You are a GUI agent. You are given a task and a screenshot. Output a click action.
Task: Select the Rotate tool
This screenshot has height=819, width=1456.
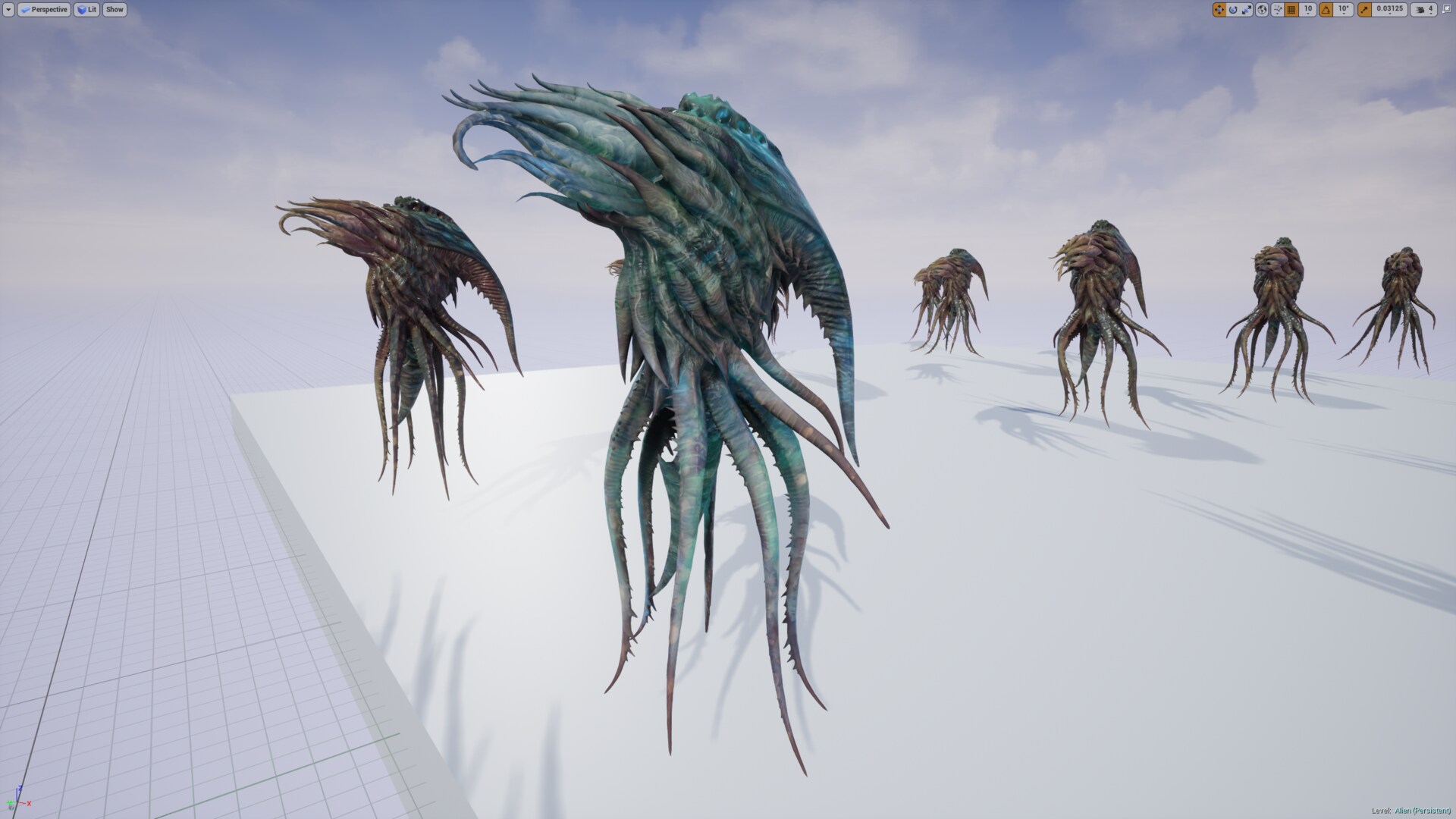[x=1233, y=9]
